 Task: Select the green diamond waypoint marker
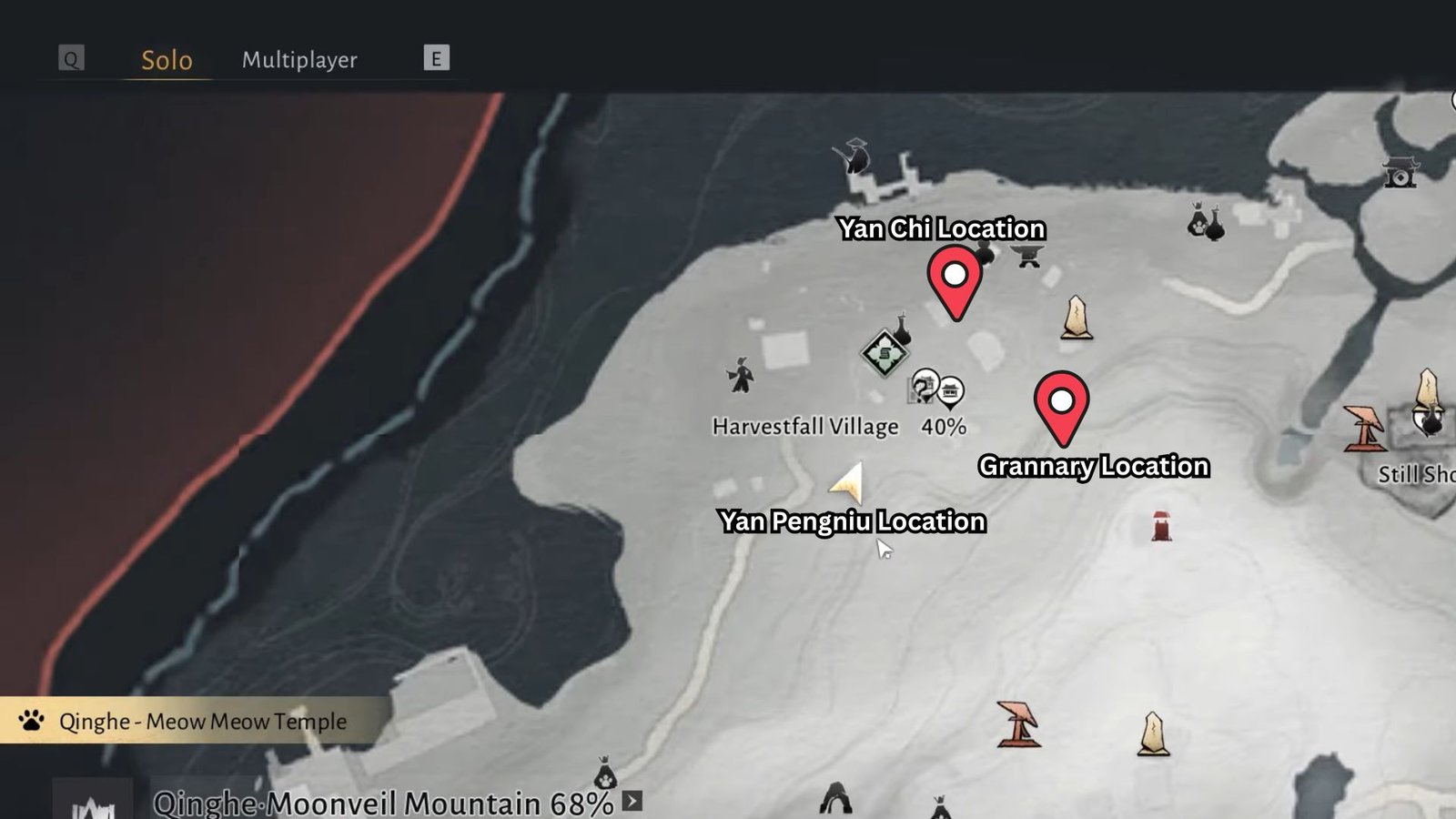884,353
